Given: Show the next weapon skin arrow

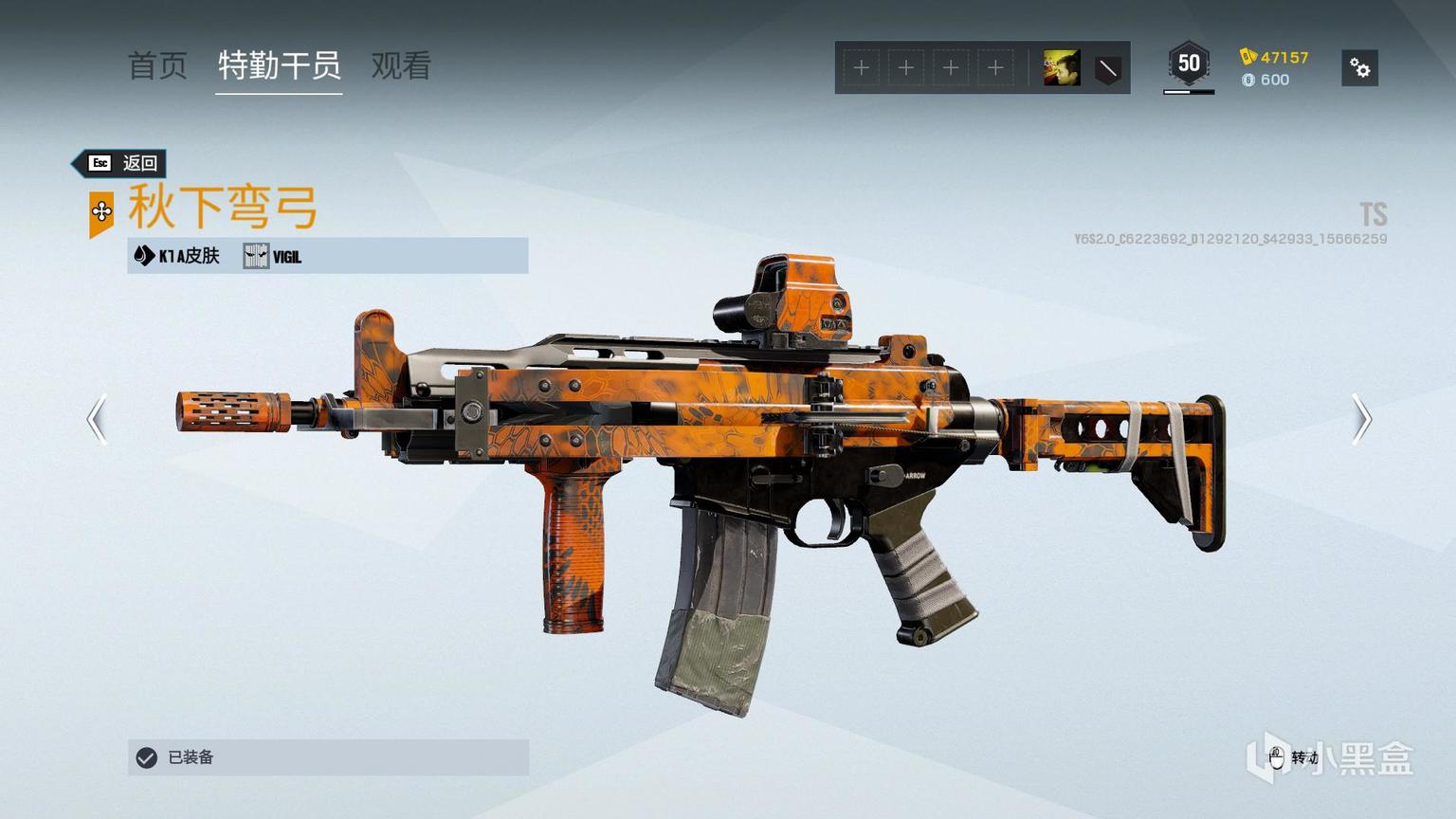Looking at the screenshot, I should (x=1361, y=419).
